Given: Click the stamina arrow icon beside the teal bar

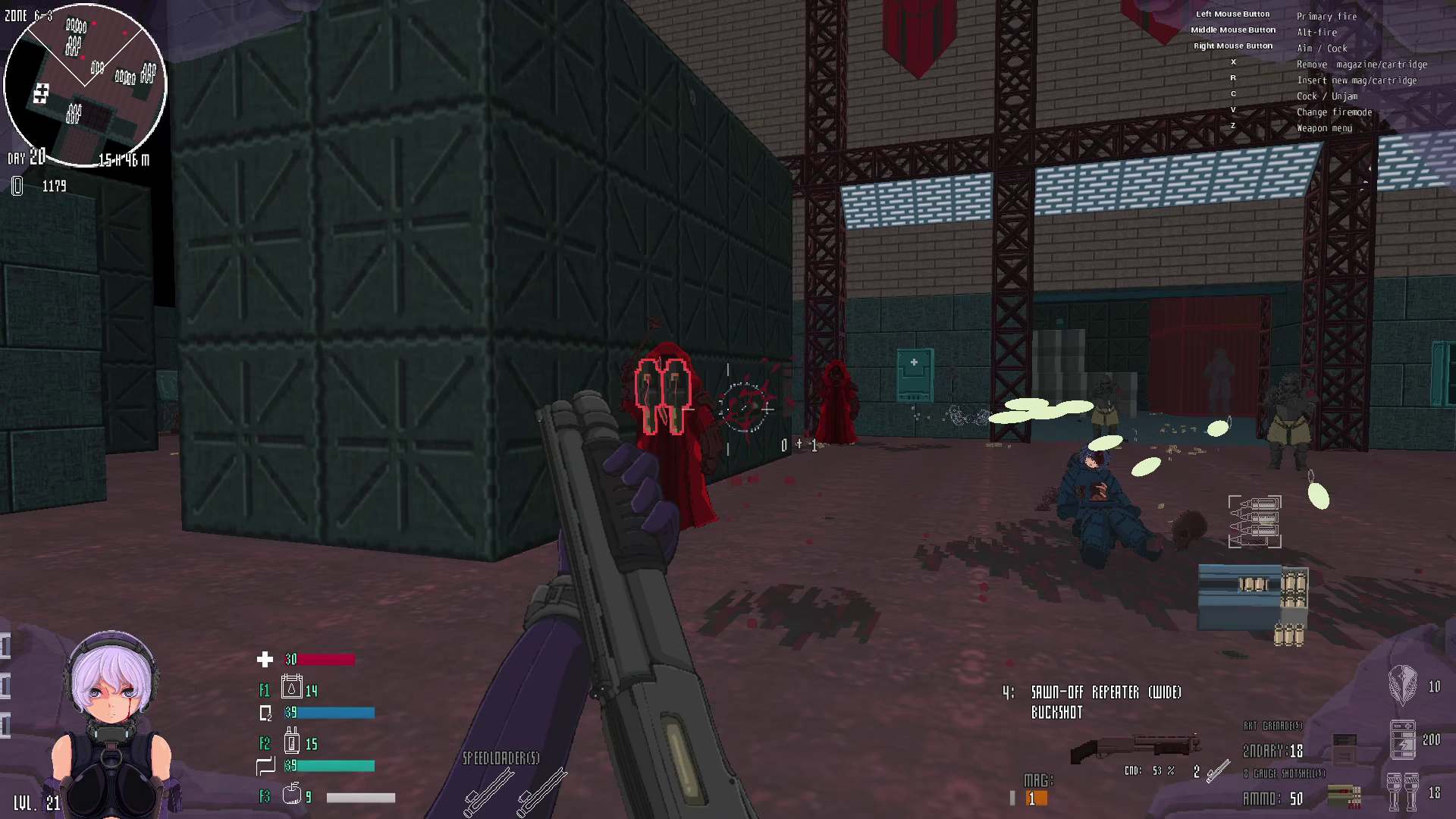Looking at the screenshot, I should point(265,766).
